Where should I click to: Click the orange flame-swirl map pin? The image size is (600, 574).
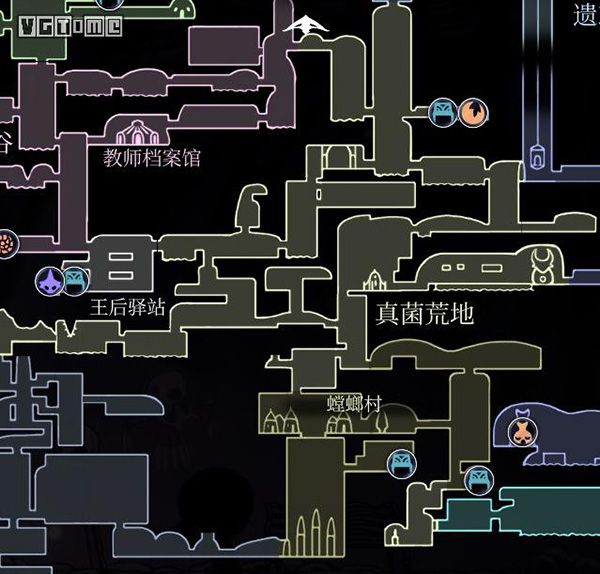tap(474, 113)
